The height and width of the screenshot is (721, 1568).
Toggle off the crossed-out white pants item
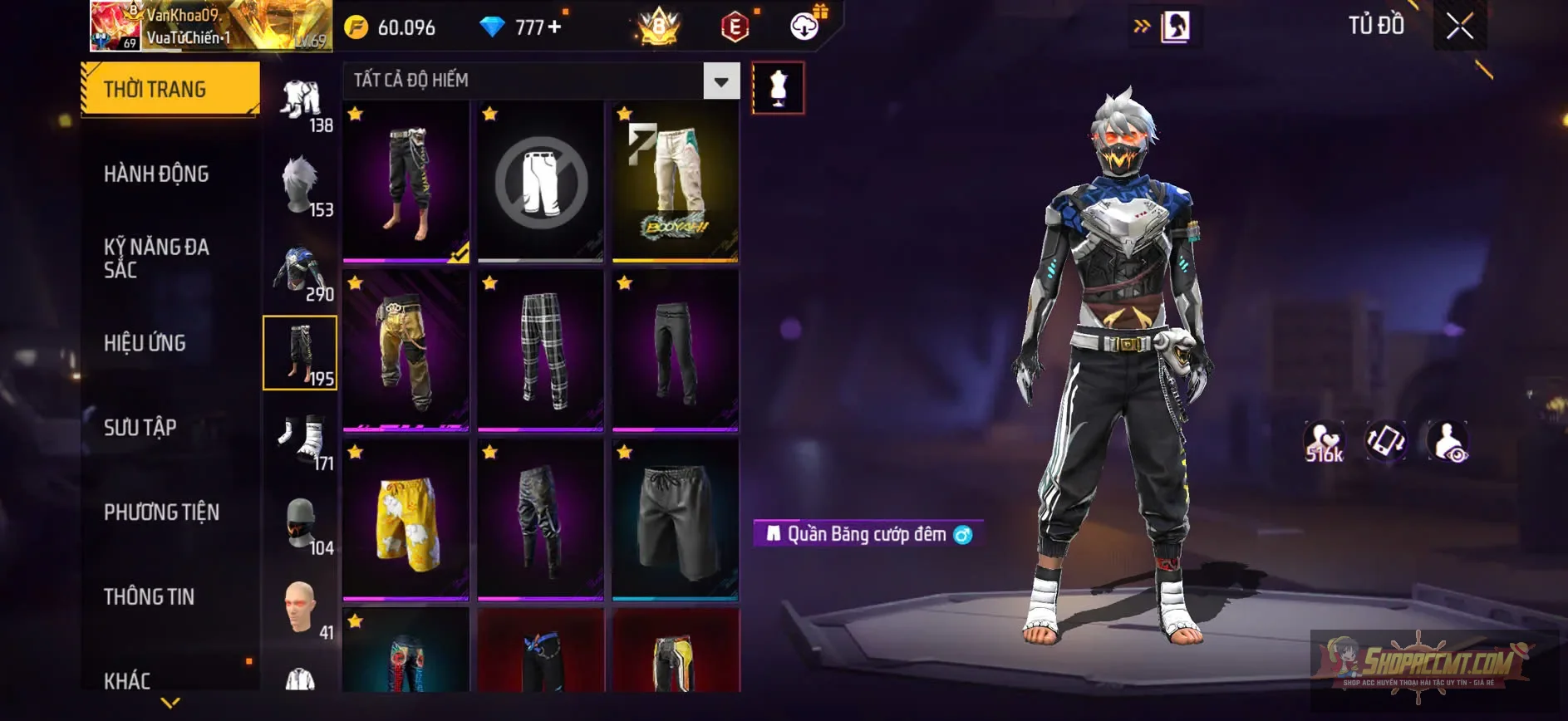540,183
